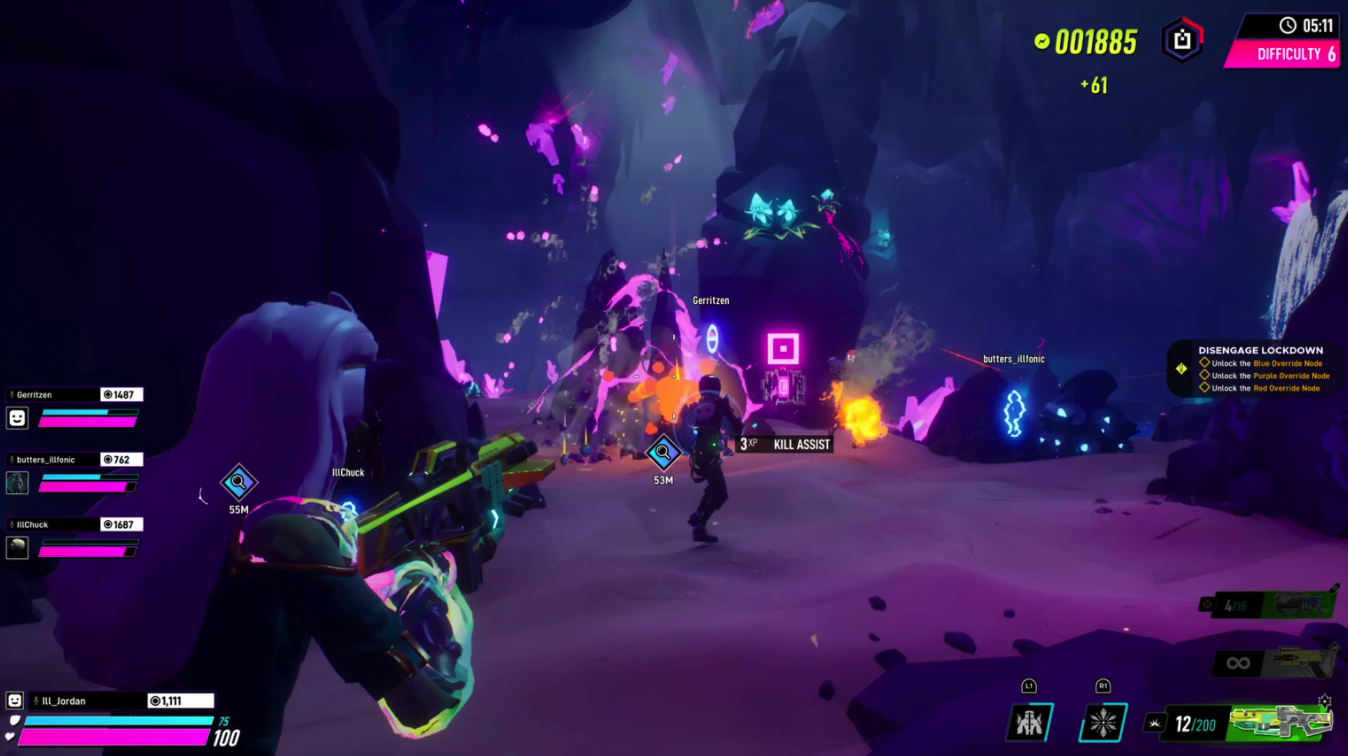Click the Ill_Jordan player smiley avatar
This screenshot has height=756, width=1348.
15,701
